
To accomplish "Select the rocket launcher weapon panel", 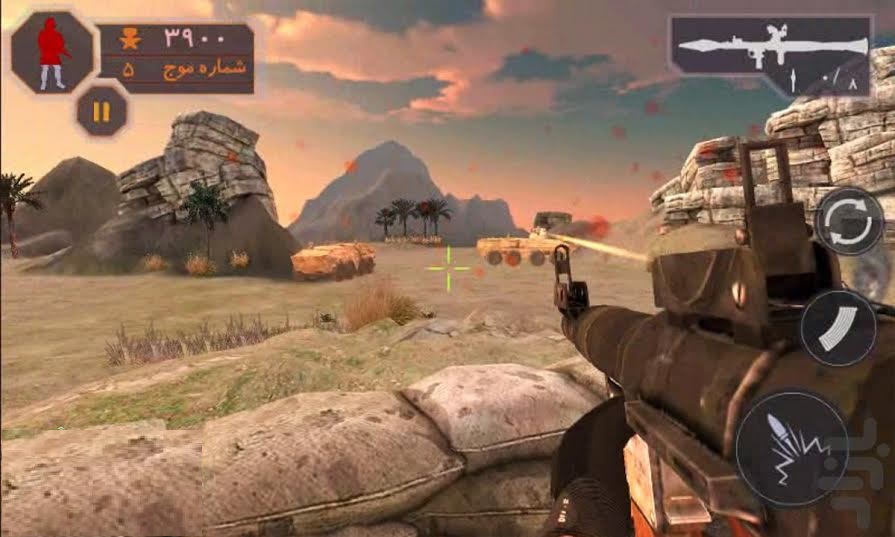I will pos(771,55).
